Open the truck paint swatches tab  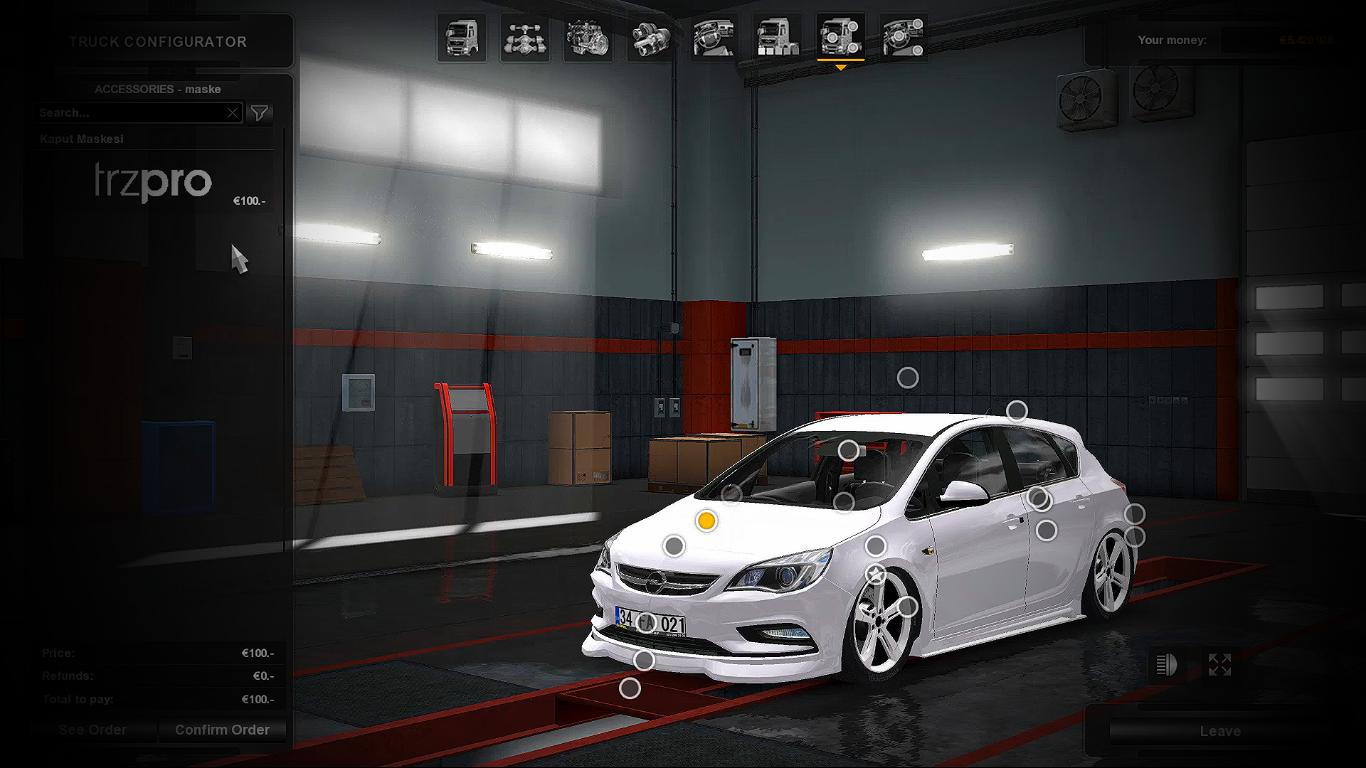777,38
